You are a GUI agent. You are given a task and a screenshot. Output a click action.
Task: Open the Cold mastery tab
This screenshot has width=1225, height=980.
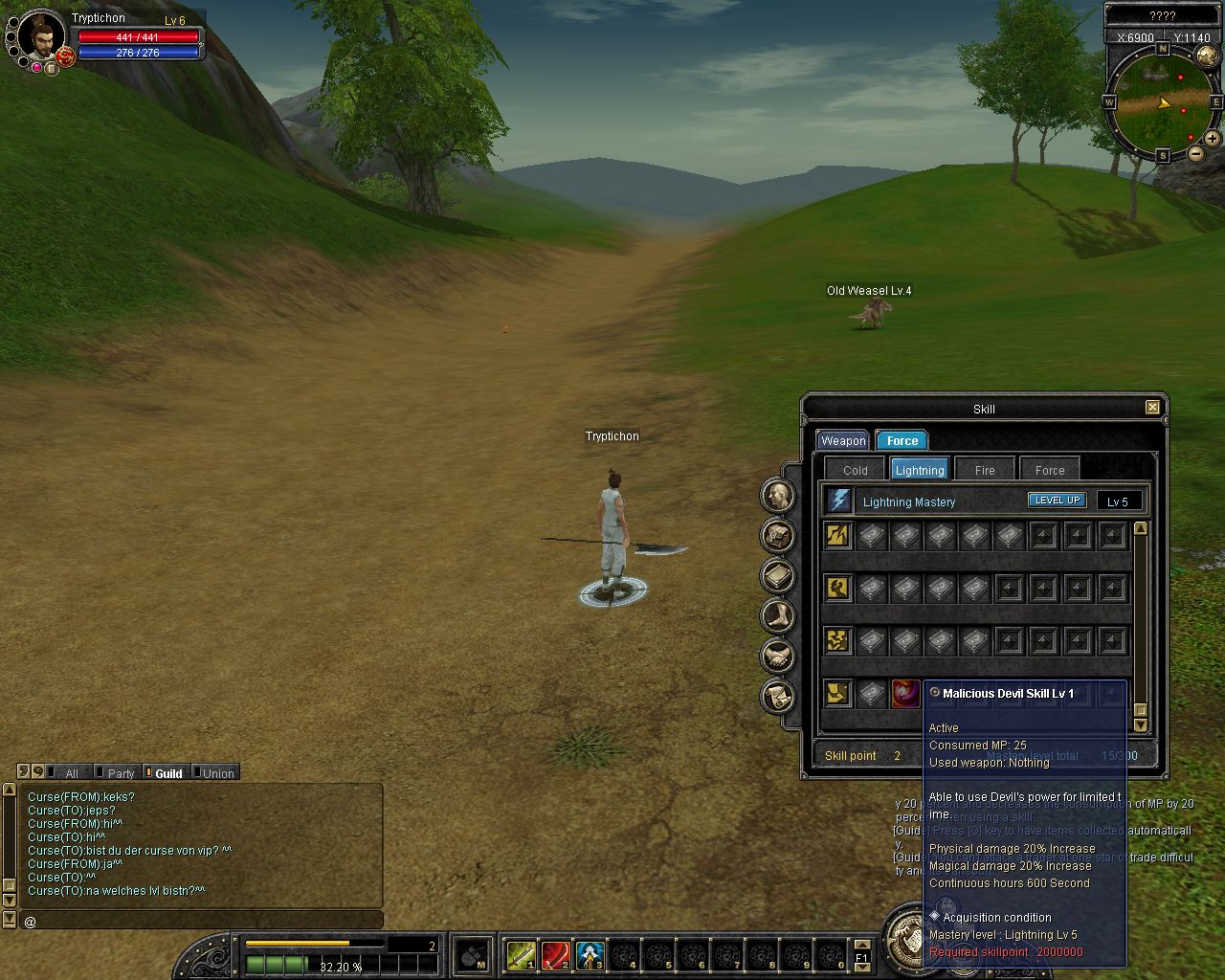tap(855, 470)
